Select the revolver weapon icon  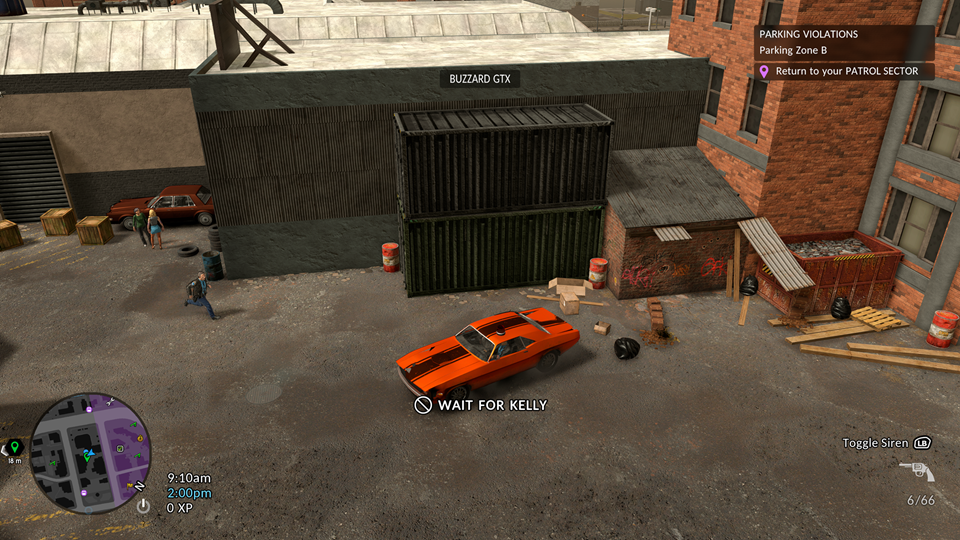click(916, 471)
